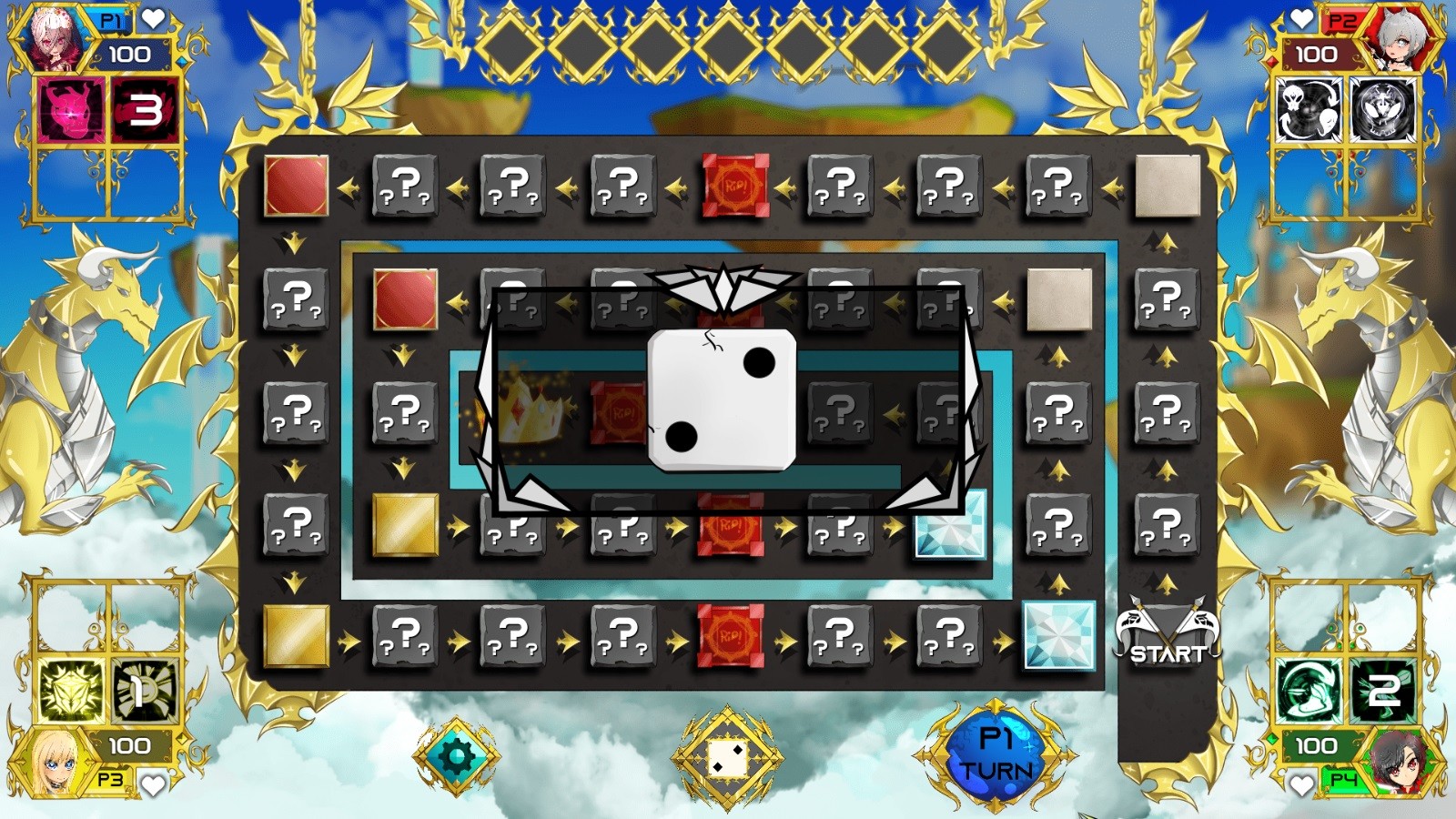1456x819 pixels.
Task: Click the rolled white die showing three
Action: pos(721,399)
